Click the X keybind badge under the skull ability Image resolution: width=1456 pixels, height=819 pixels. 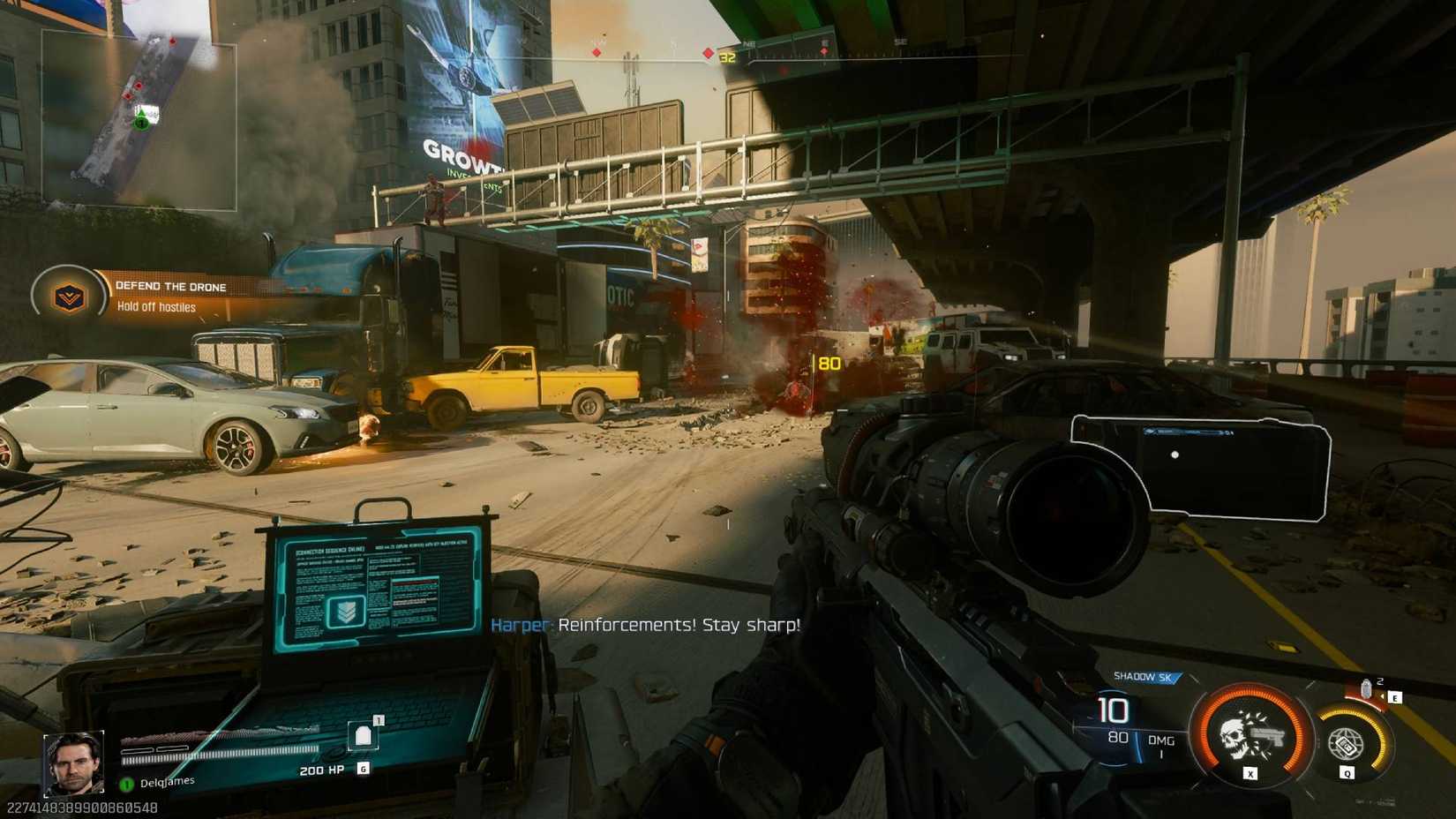click(x=1250, y=775)
